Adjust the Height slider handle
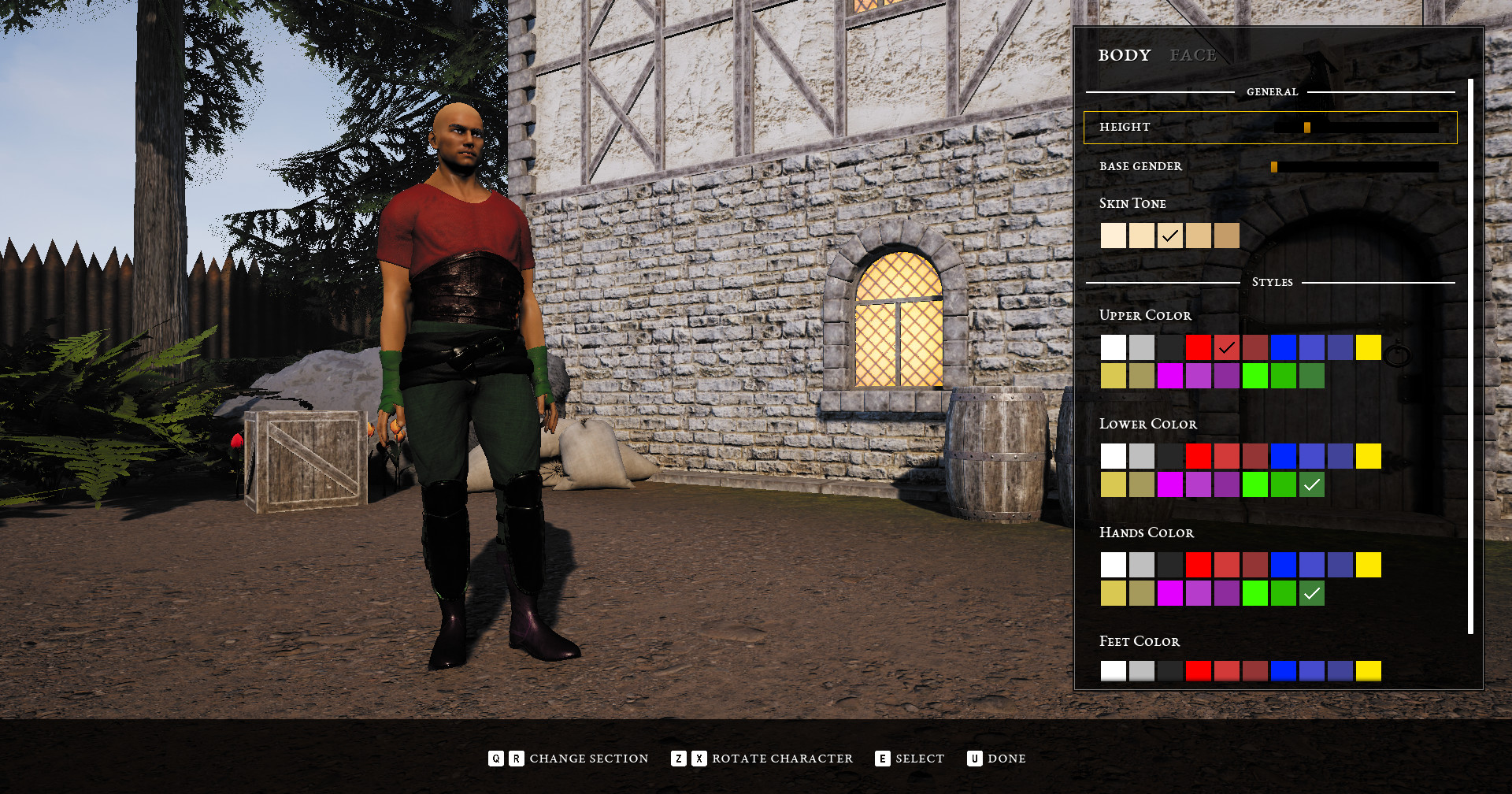The height and width of the screenshot is (794, 1512). [x=1306, y=127]
